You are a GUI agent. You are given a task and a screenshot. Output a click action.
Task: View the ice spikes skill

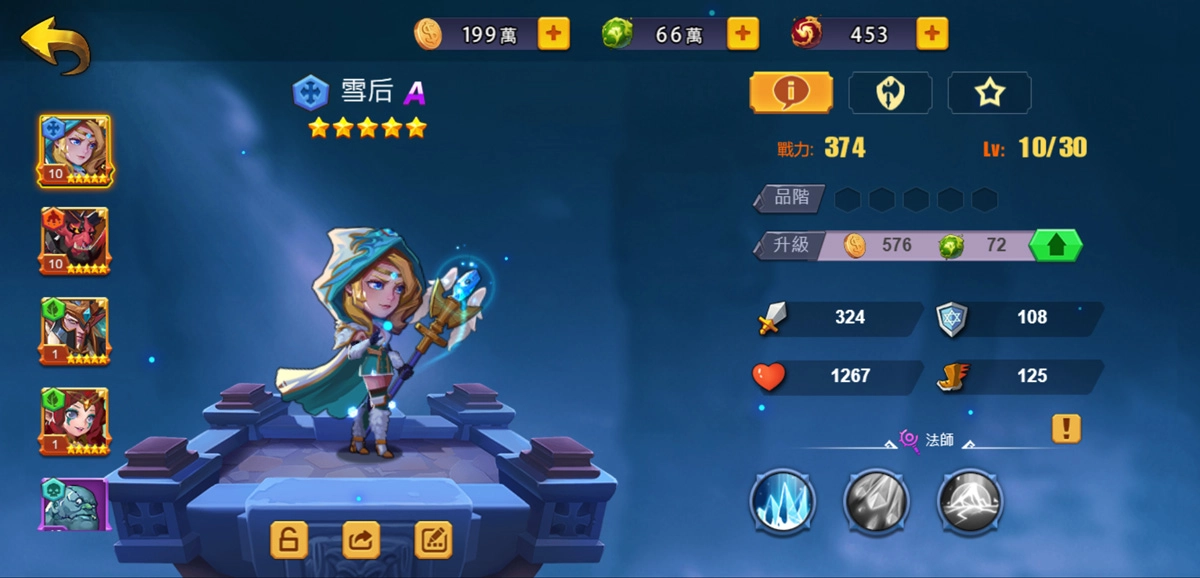click(783, 501)
